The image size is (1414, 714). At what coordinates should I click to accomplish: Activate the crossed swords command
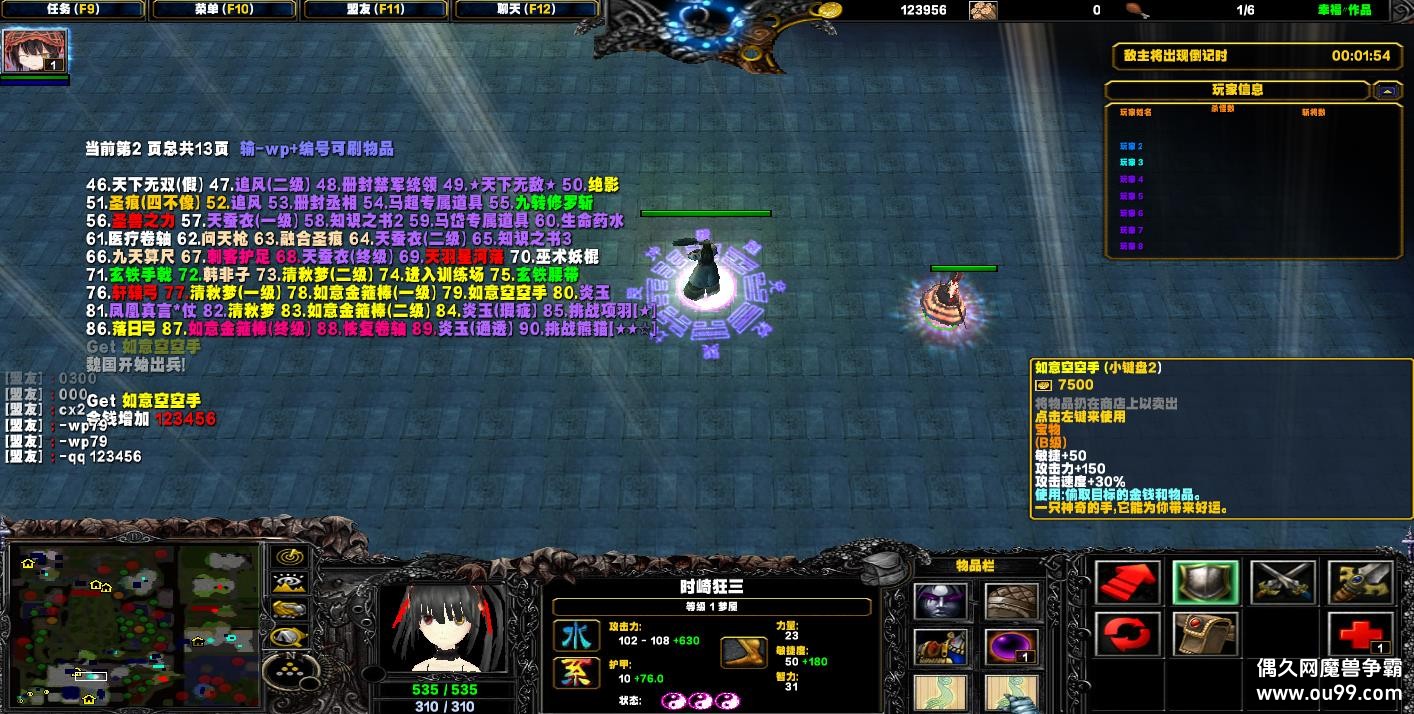(x=1282, y=583)
